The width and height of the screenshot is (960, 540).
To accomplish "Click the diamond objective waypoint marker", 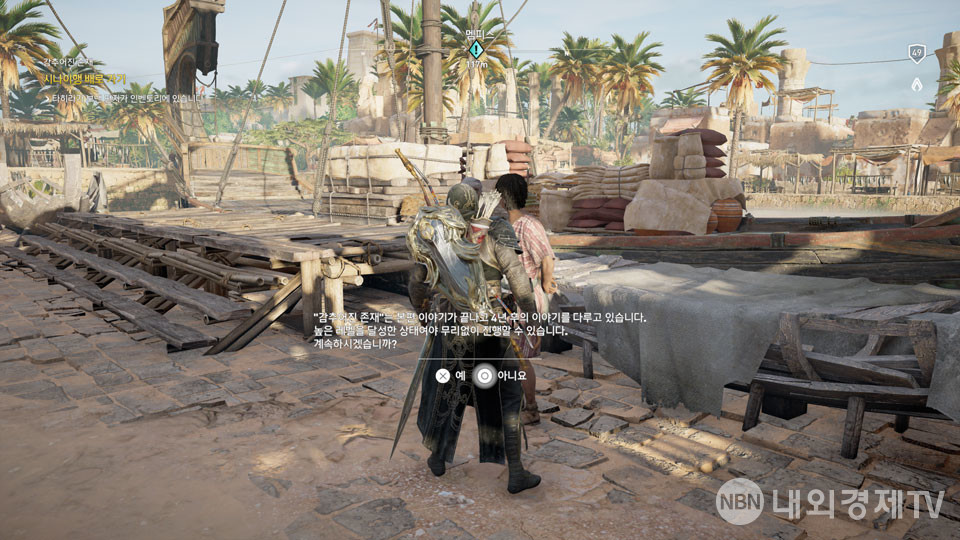I will [x=476, y=48].
